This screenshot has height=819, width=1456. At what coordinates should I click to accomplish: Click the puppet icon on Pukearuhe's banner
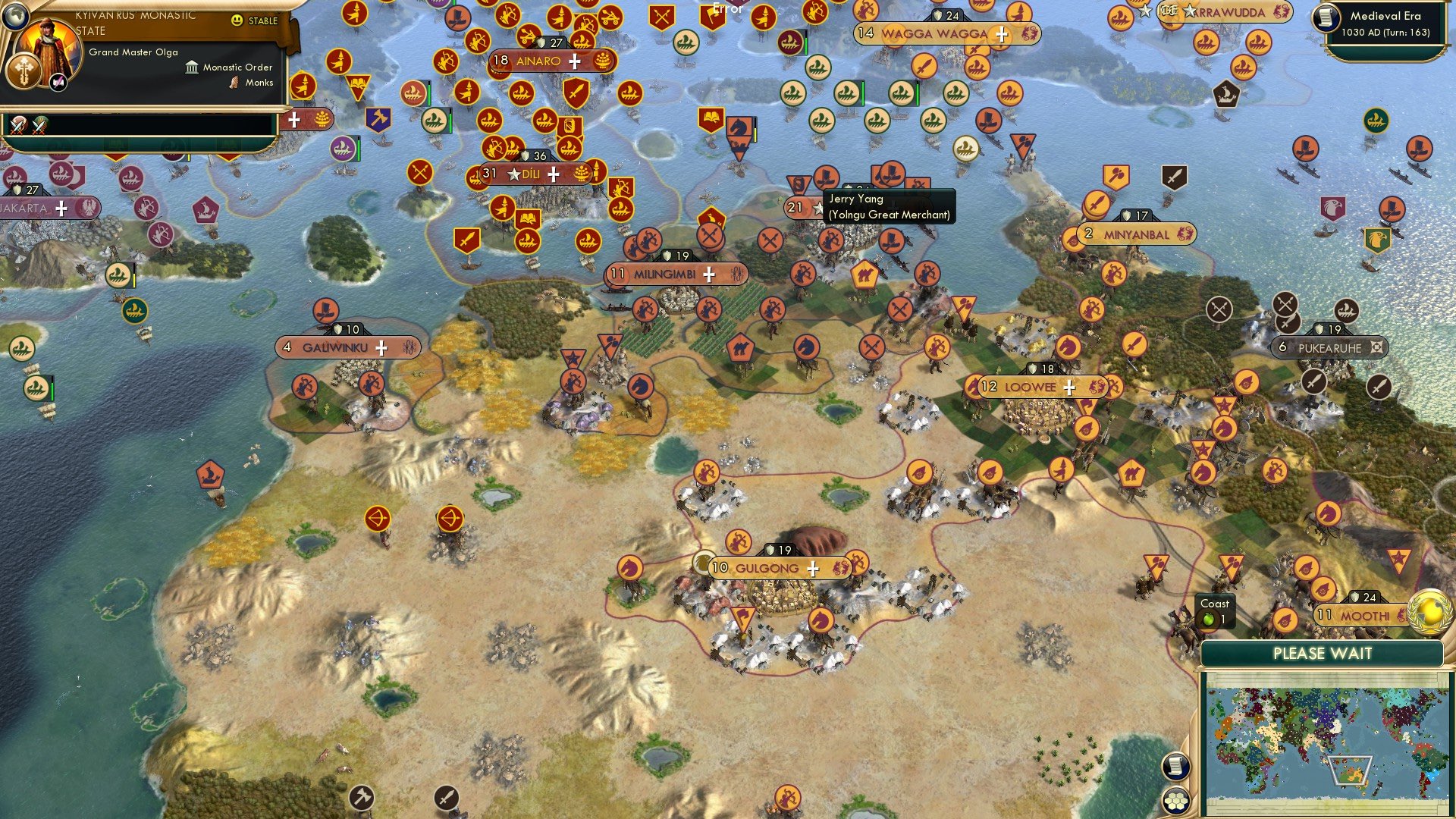click(1376, 347)
